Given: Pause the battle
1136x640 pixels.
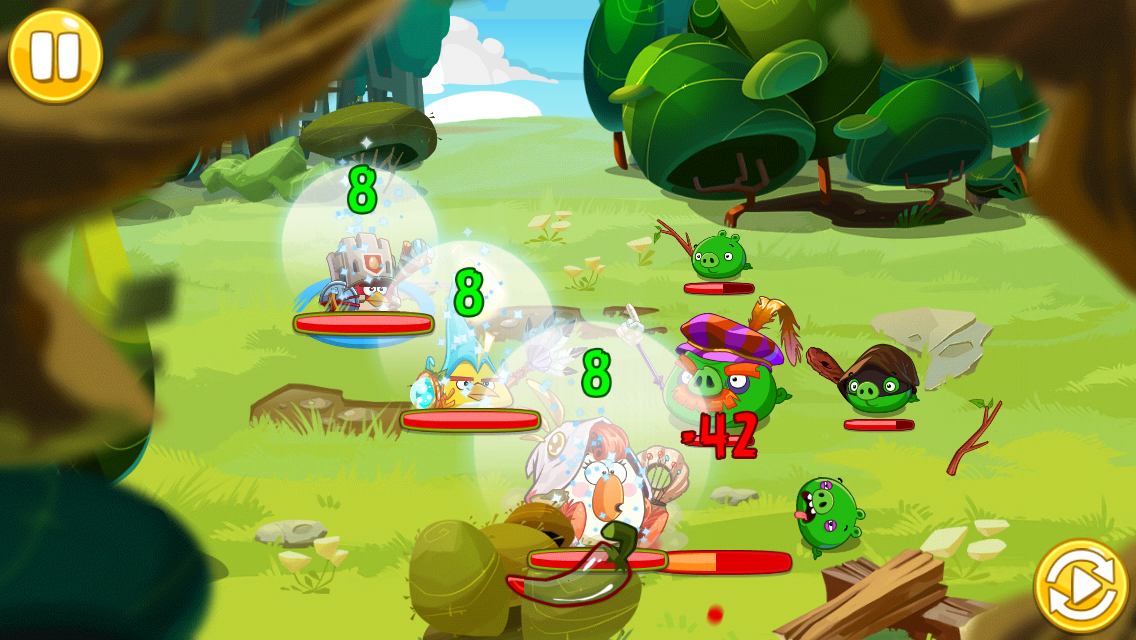Looking at the screenshot, I should 55,55.
